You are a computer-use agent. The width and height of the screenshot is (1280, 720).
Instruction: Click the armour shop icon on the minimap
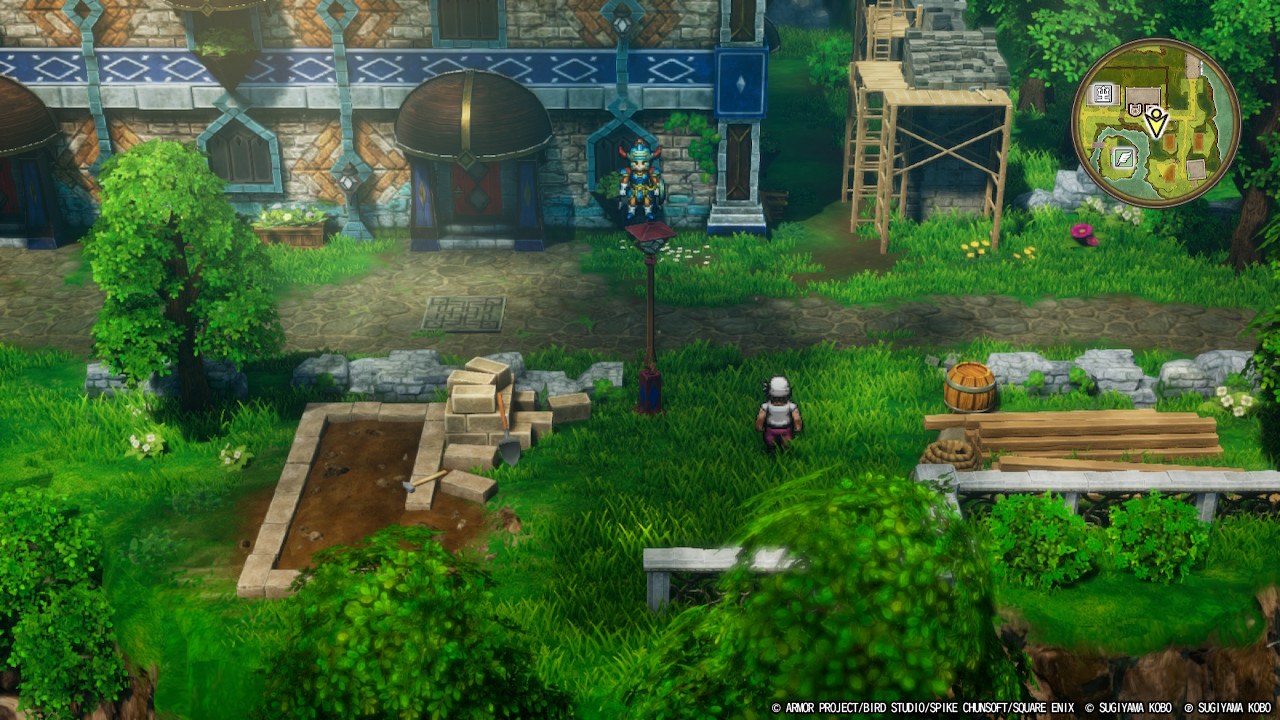(x=1135, y=109)
